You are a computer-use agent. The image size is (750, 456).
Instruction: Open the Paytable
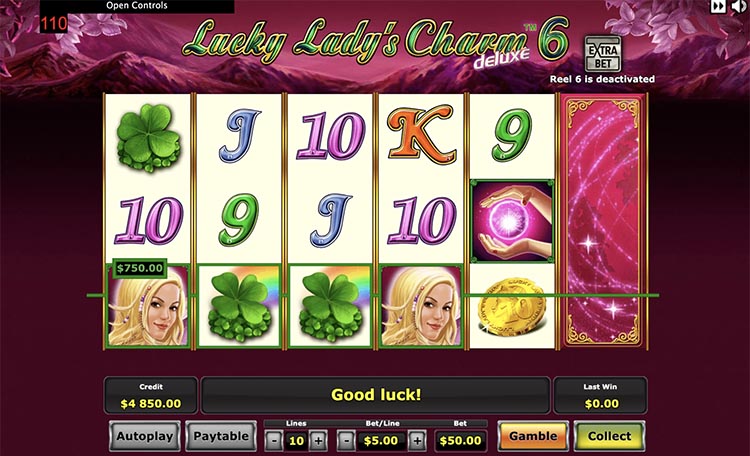click(x=220, y=436)
